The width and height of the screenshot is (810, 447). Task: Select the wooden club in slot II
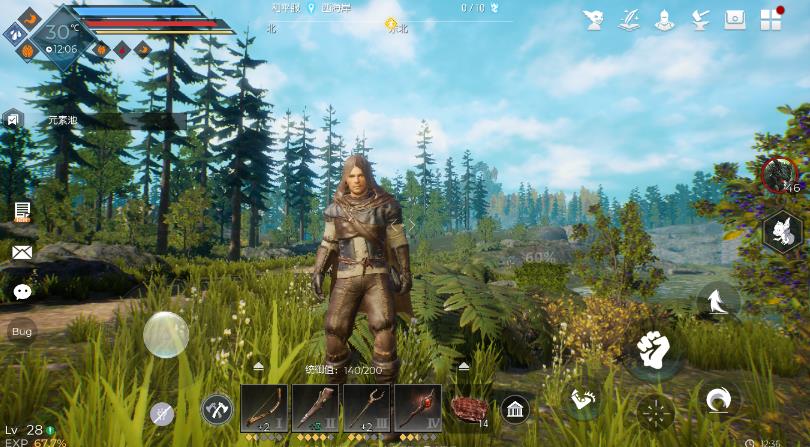[315, 408]
